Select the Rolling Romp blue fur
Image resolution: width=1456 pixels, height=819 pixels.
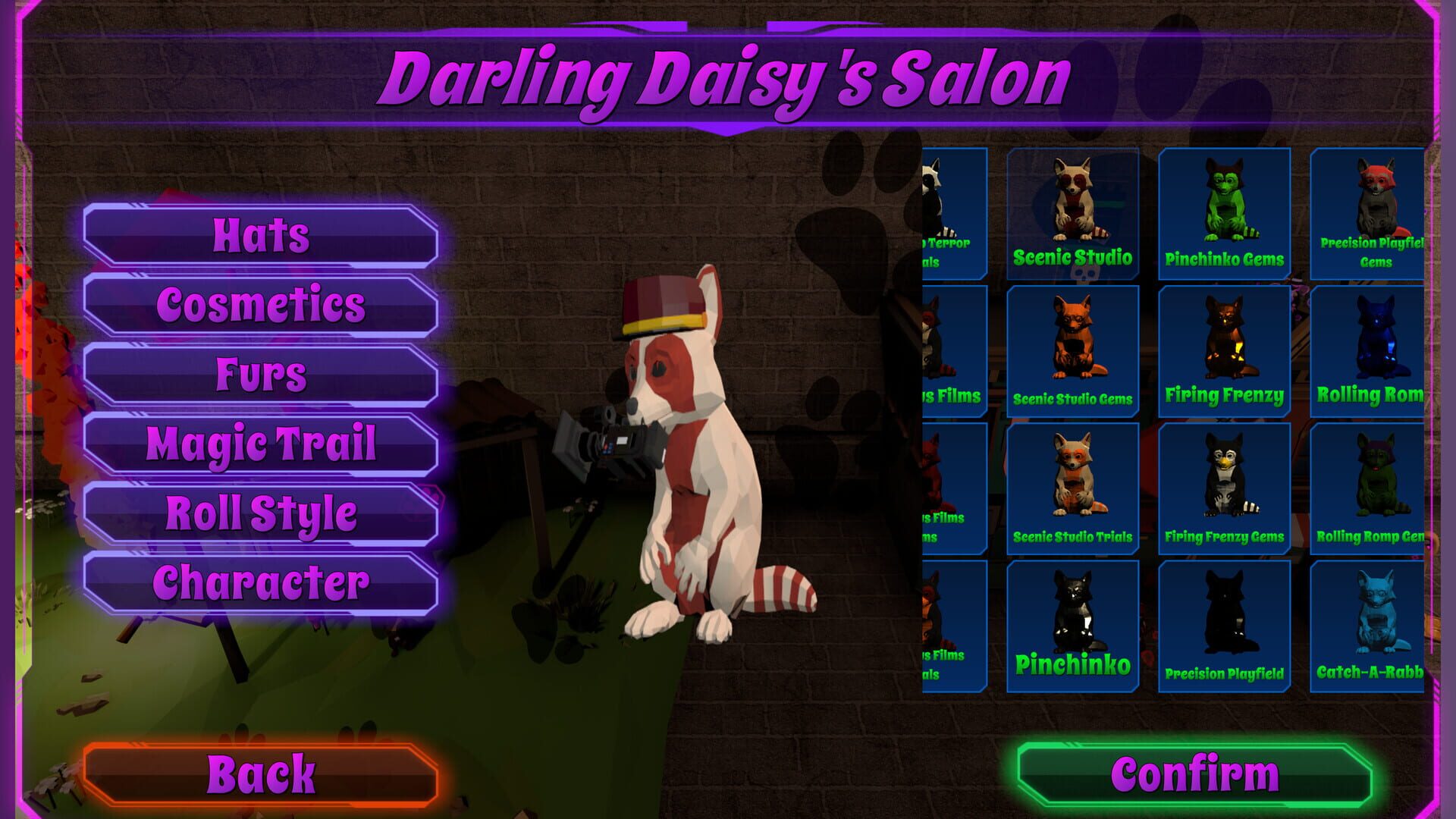point(1370,349)
